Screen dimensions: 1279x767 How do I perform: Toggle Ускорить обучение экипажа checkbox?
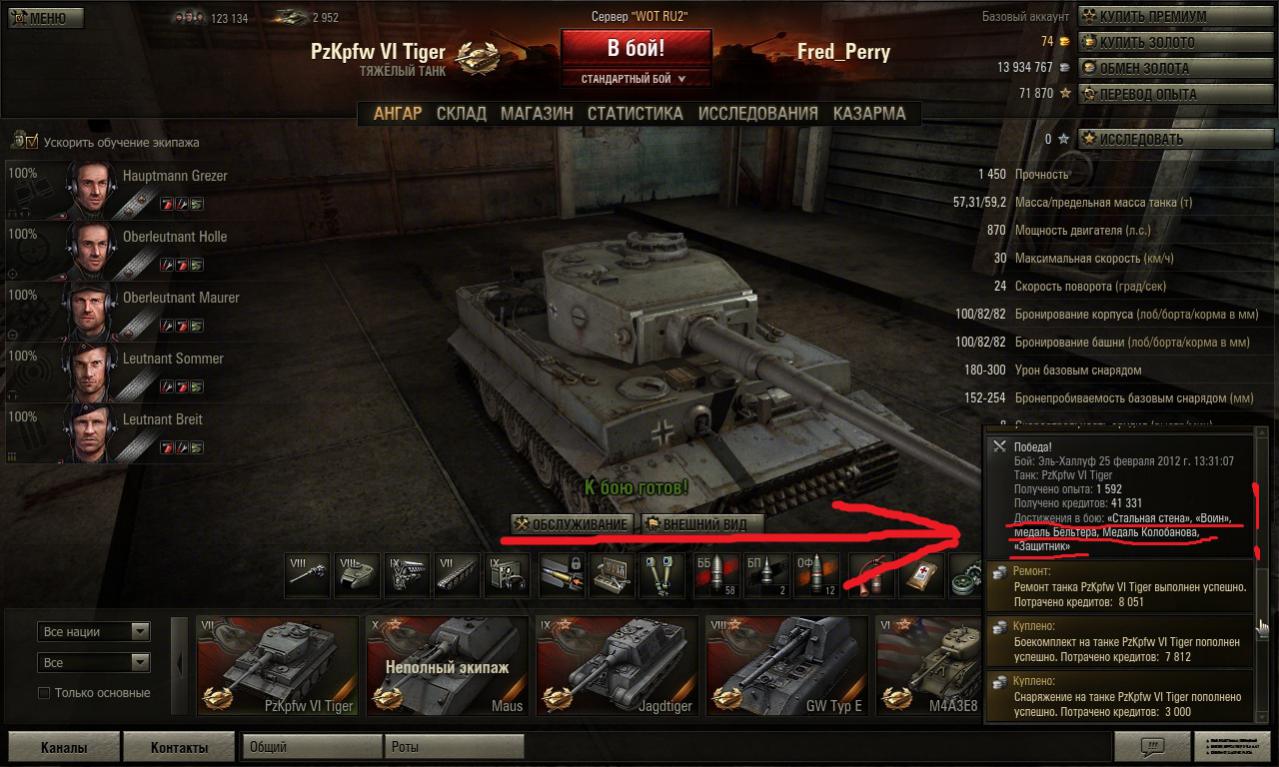click(31, 142)
